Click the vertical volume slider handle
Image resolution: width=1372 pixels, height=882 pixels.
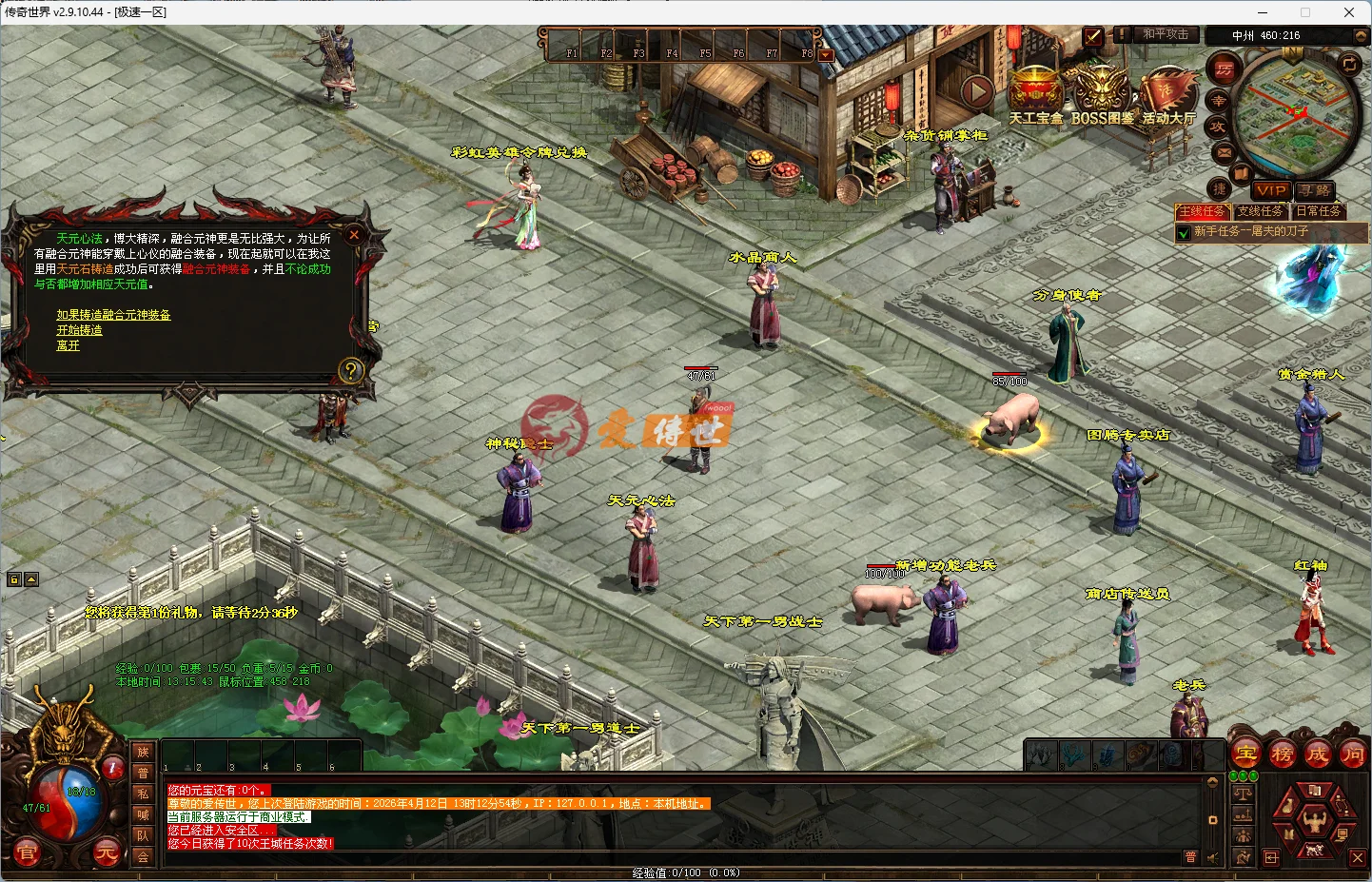coord(1212,817)
